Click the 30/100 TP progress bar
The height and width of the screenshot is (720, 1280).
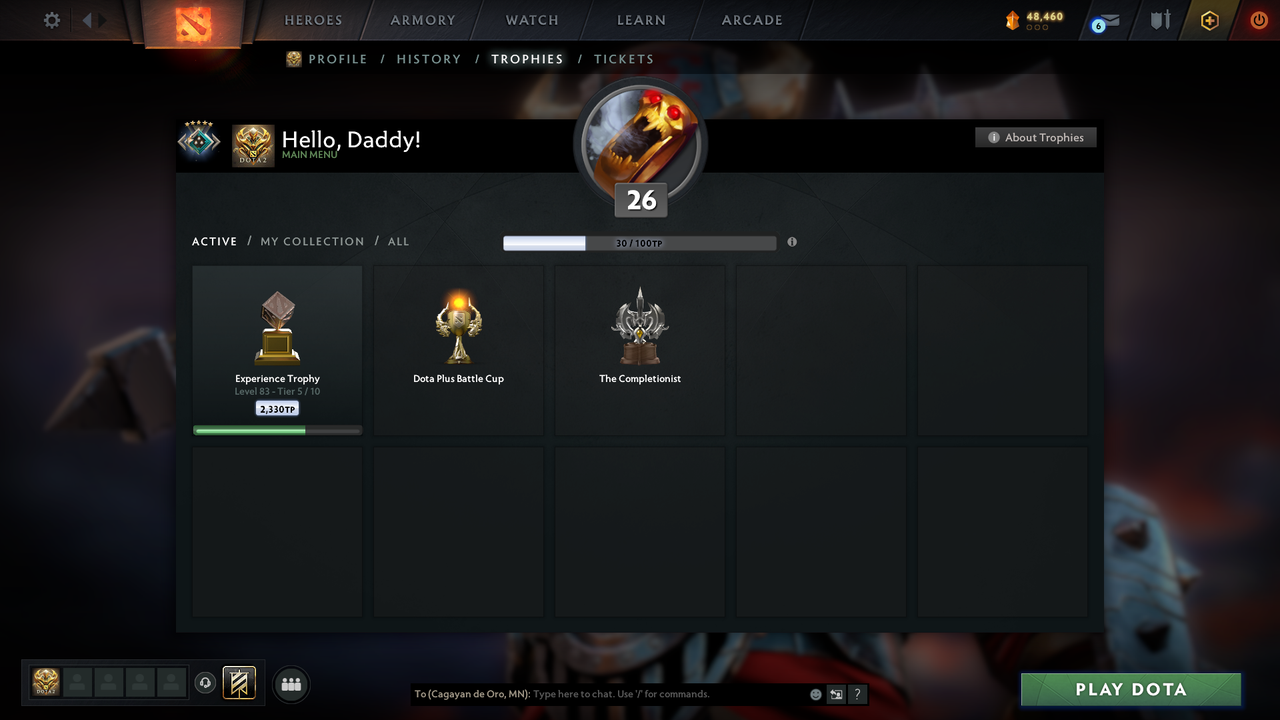pos(640,242)
